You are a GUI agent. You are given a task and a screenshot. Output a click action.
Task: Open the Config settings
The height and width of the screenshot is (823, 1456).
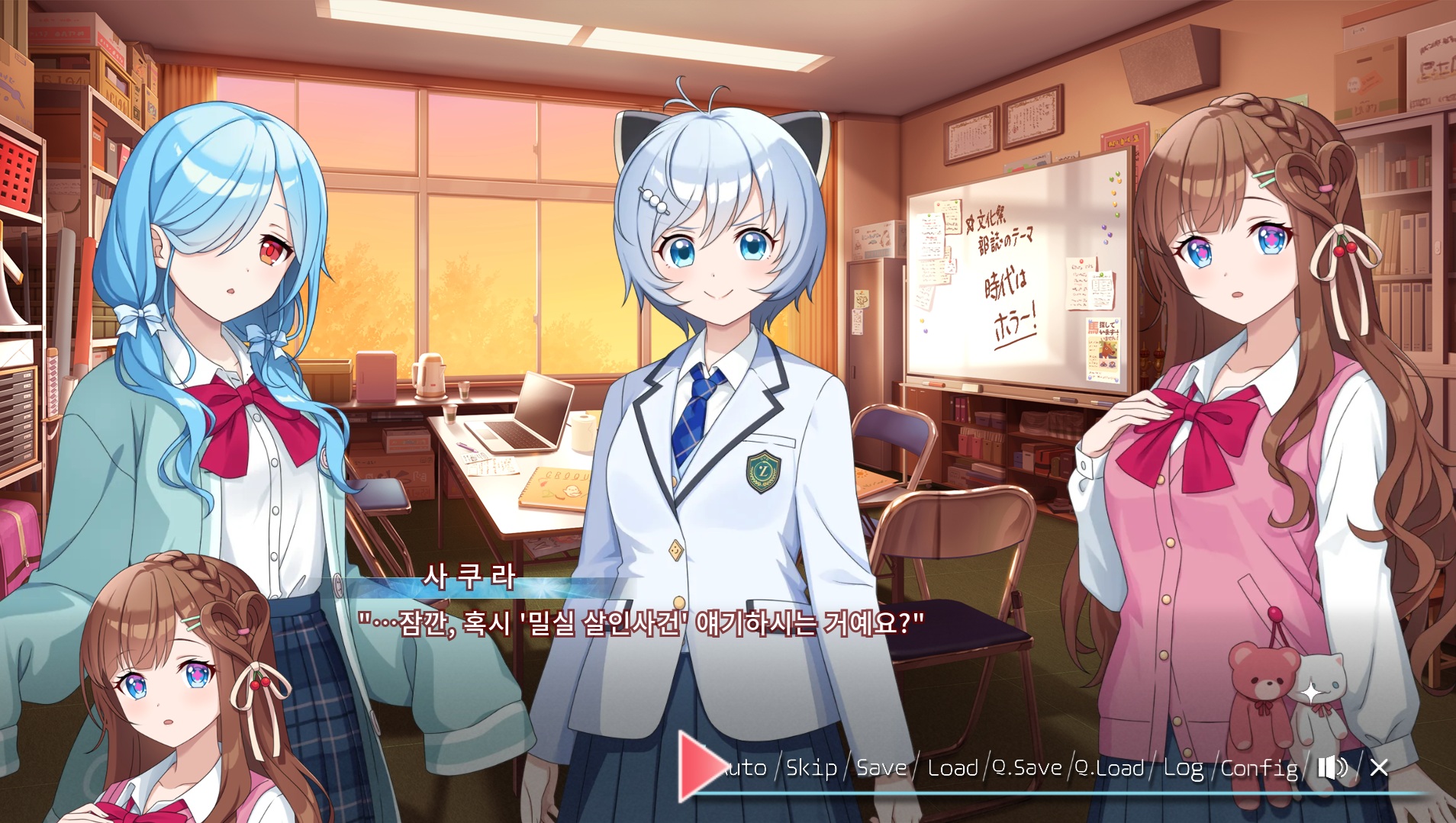pos(1258,767)
